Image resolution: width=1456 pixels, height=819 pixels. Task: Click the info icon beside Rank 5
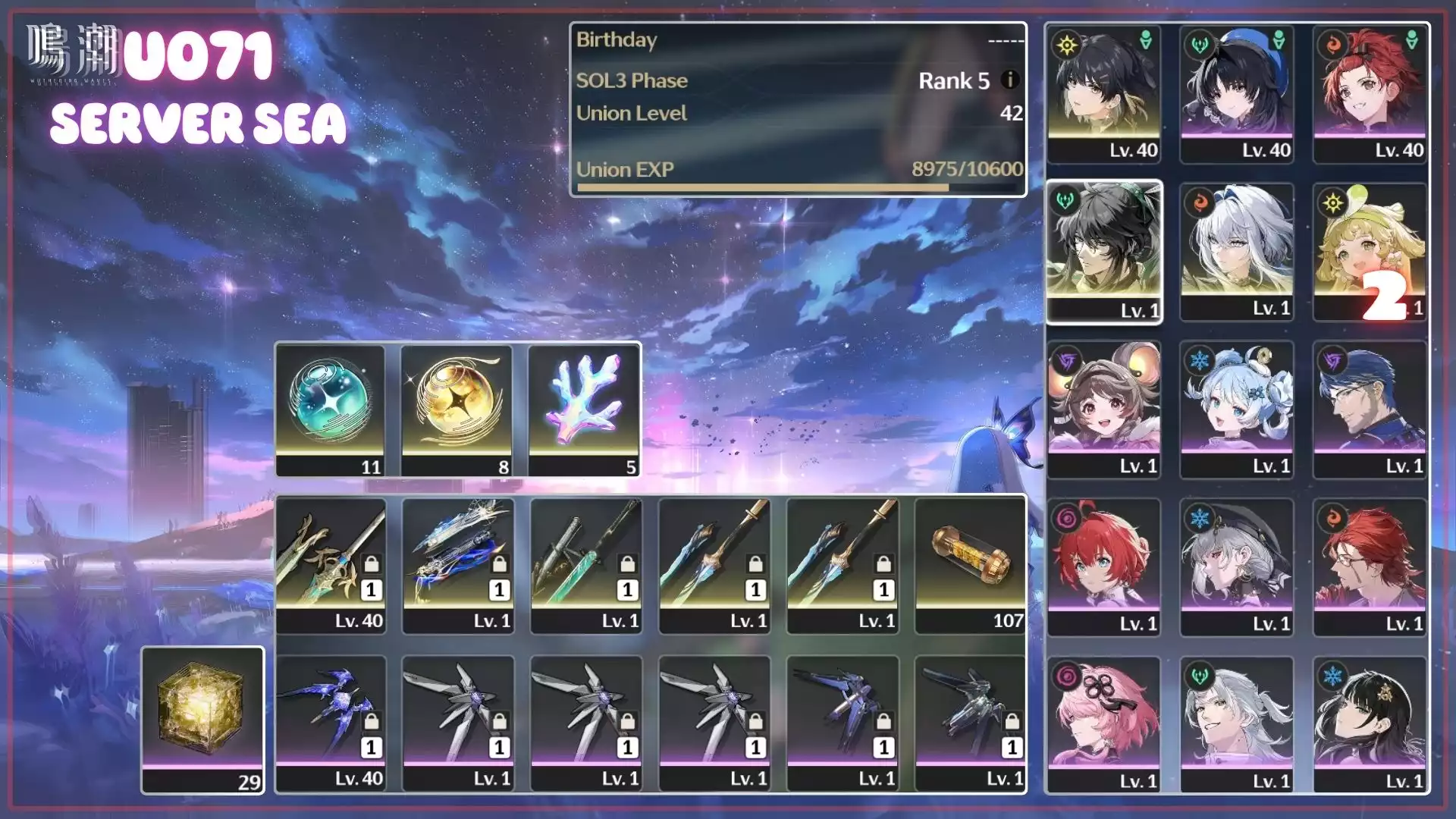tap(1009, 80)
